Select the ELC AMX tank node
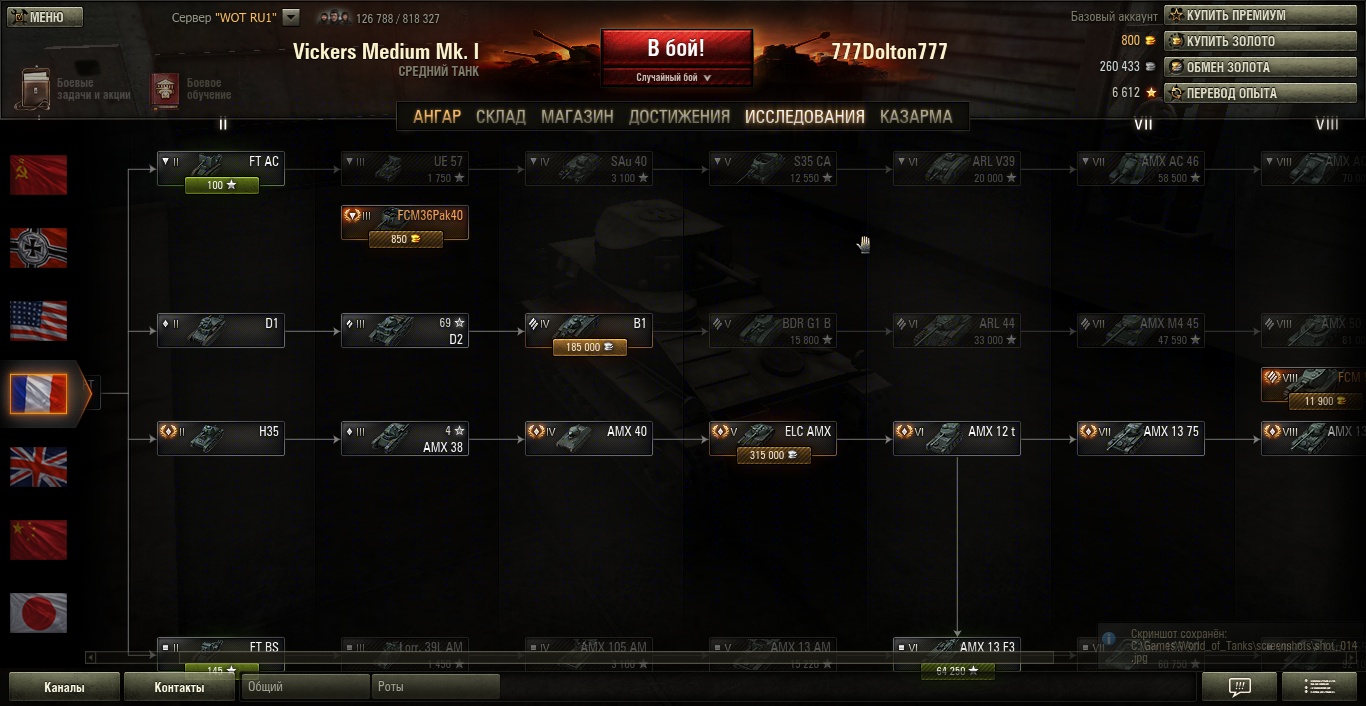The image size is (1366, 706). point(772,432)
